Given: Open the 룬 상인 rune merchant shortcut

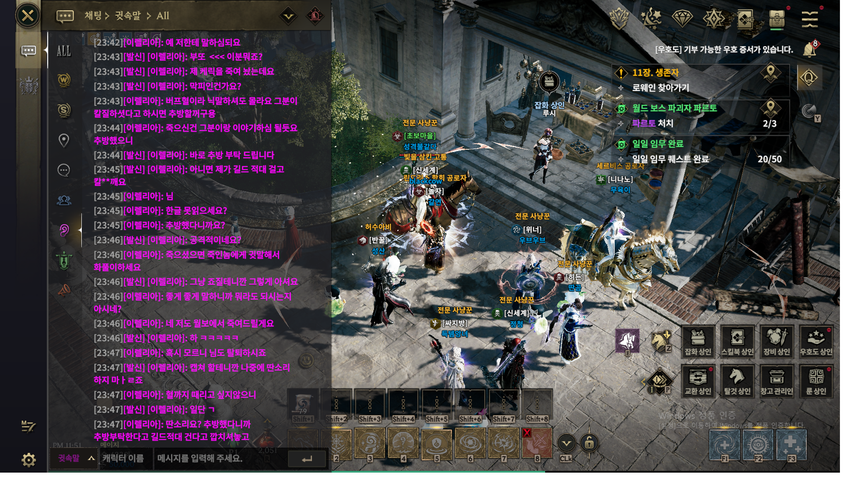Looking at the screenshot, I should [815, 382].
